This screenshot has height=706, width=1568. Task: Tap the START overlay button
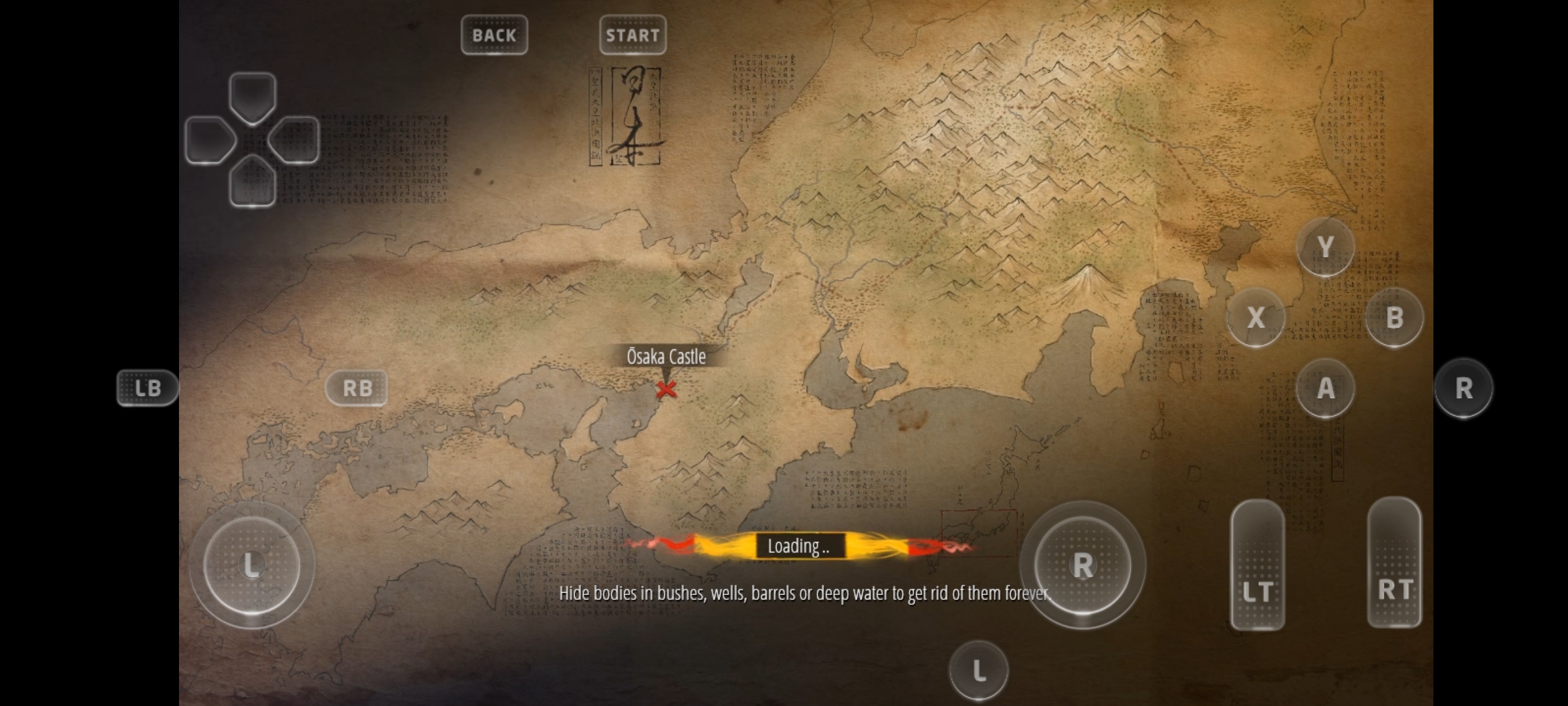point(632,35)
